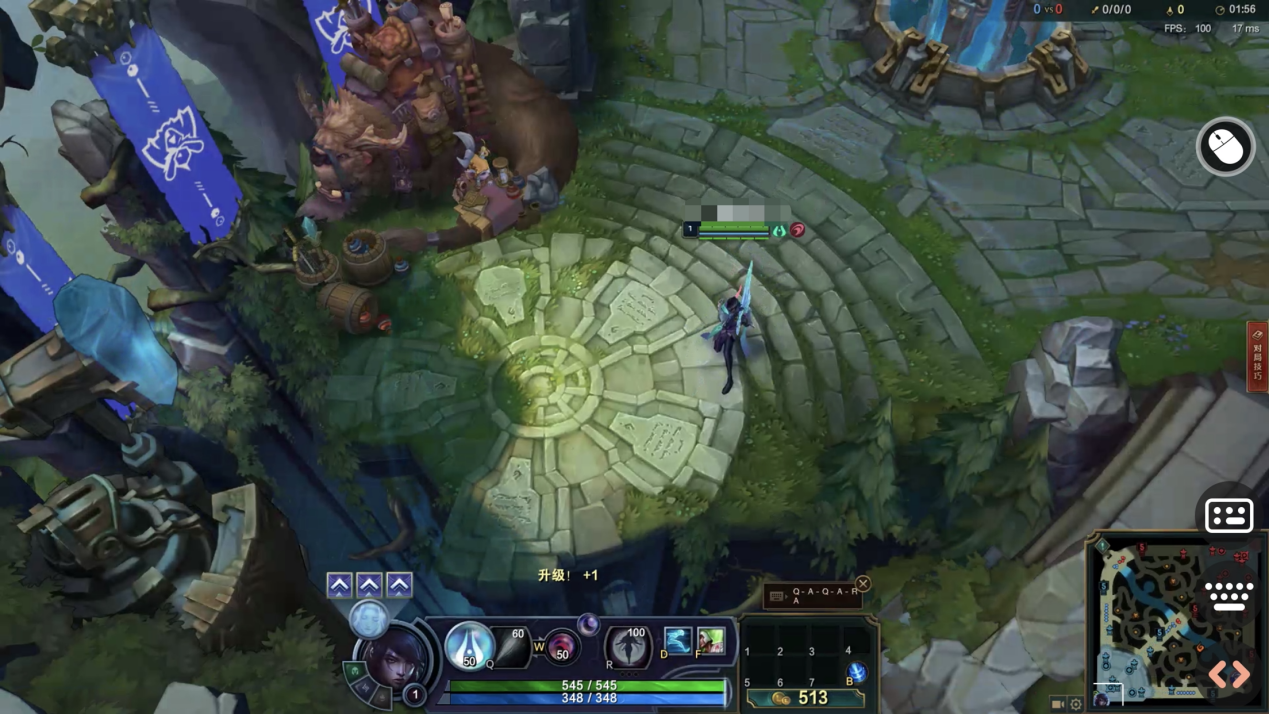Toggle the camera lock button by minimap
This screenshot has height=714, width=1269.
pos(1058,704)
